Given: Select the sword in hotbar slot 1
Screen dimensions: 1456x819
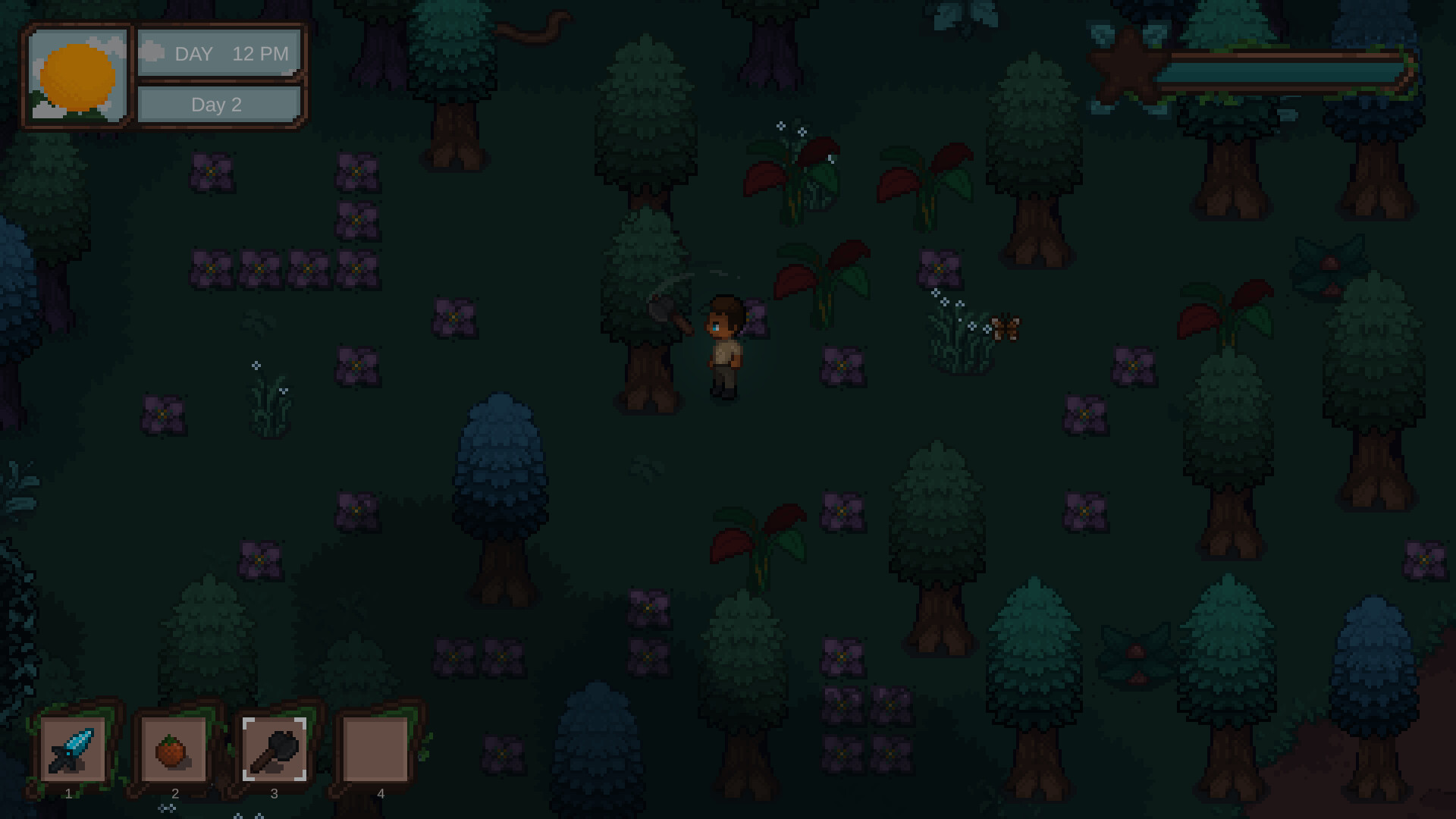Looking at the screenshot, I should (74, 751).
